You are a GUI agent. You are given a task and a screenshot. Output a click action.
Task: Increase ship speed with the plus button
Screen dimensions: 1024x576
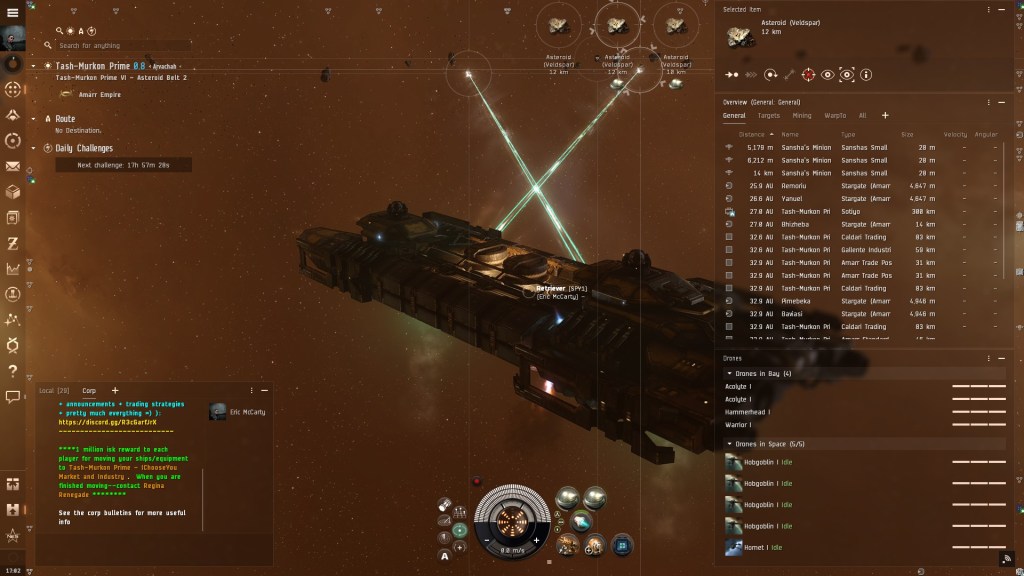click(x=536, y=540)
